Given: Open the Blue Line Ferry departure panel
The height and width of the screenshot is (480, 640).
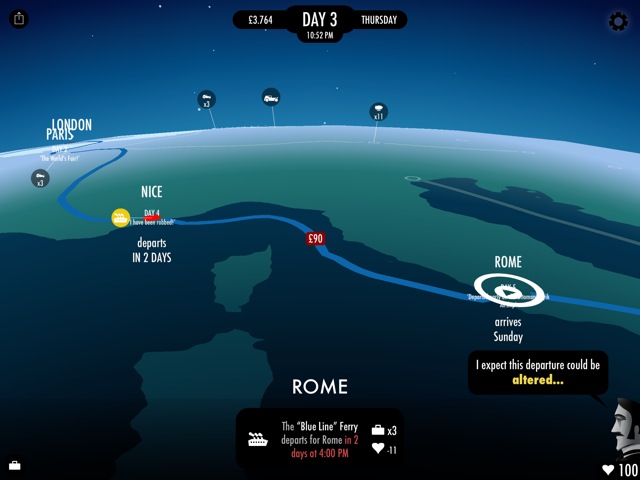Looking at the screenshot, I should pos(320,439).
